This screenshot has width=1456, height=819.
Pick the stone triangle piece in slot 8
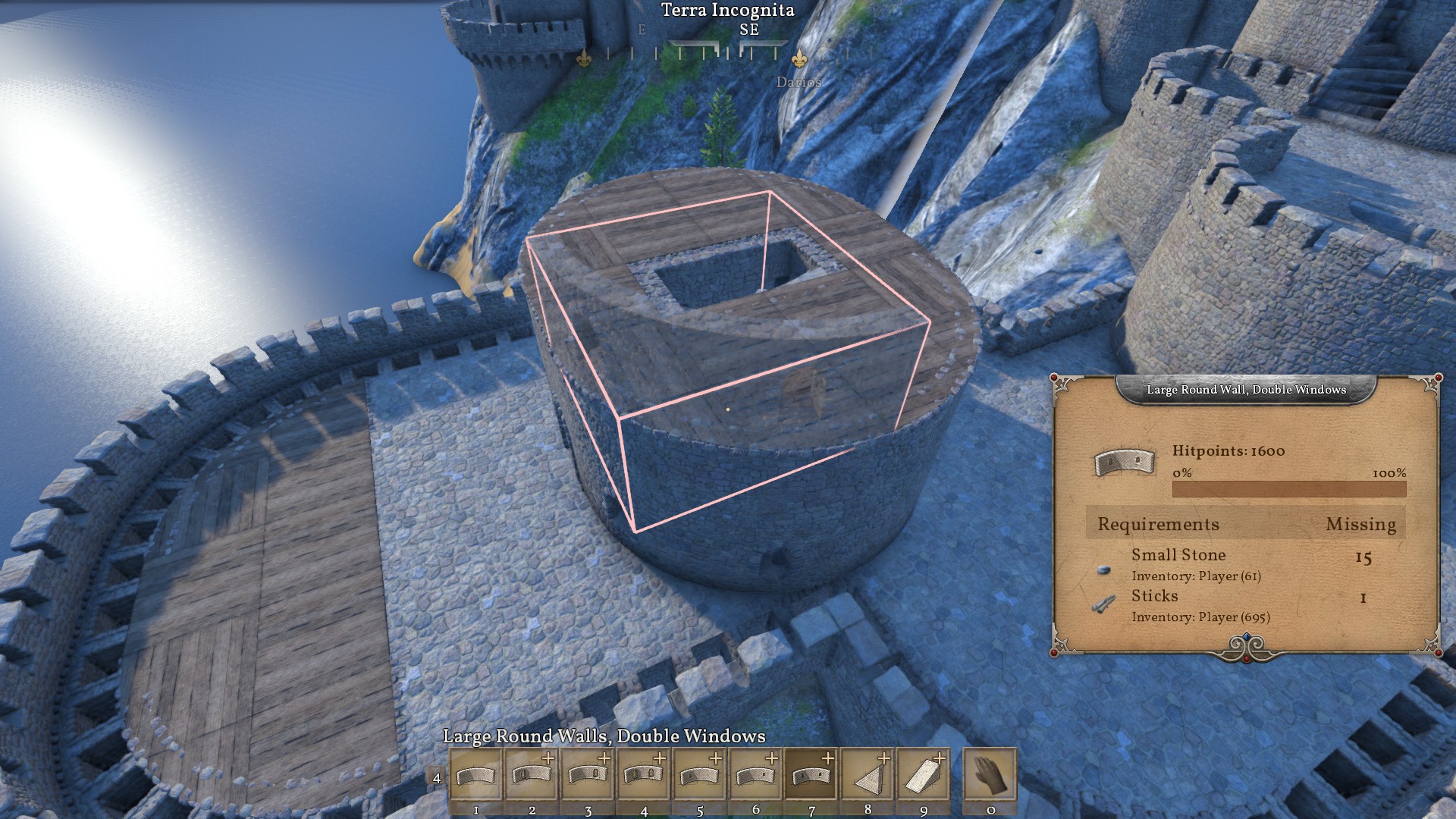[x=867, y=774]
